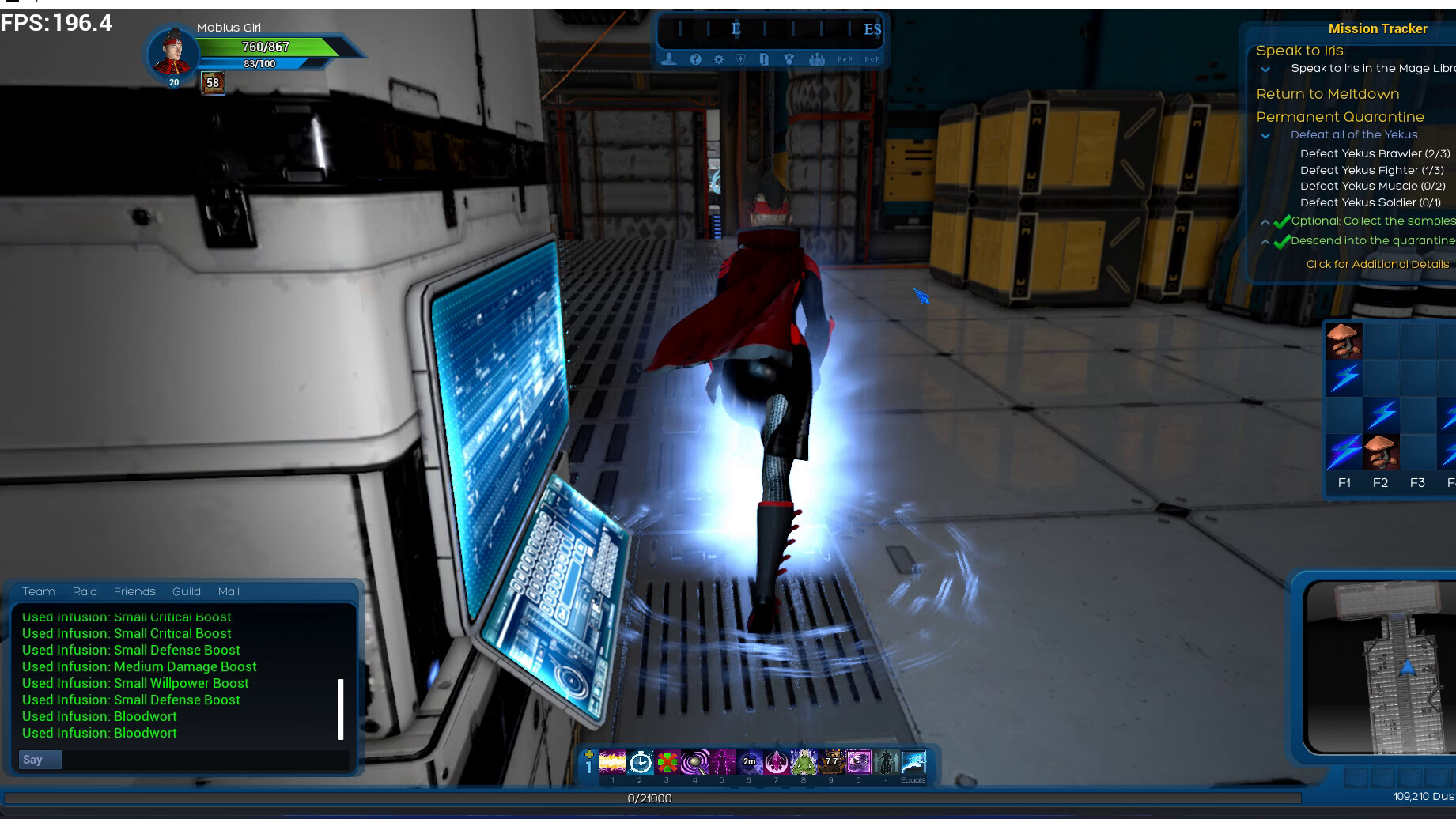The height and width of the screenshot is (819, 1456).
Task: Open the group/team roster icon
Action: (817, 59)
